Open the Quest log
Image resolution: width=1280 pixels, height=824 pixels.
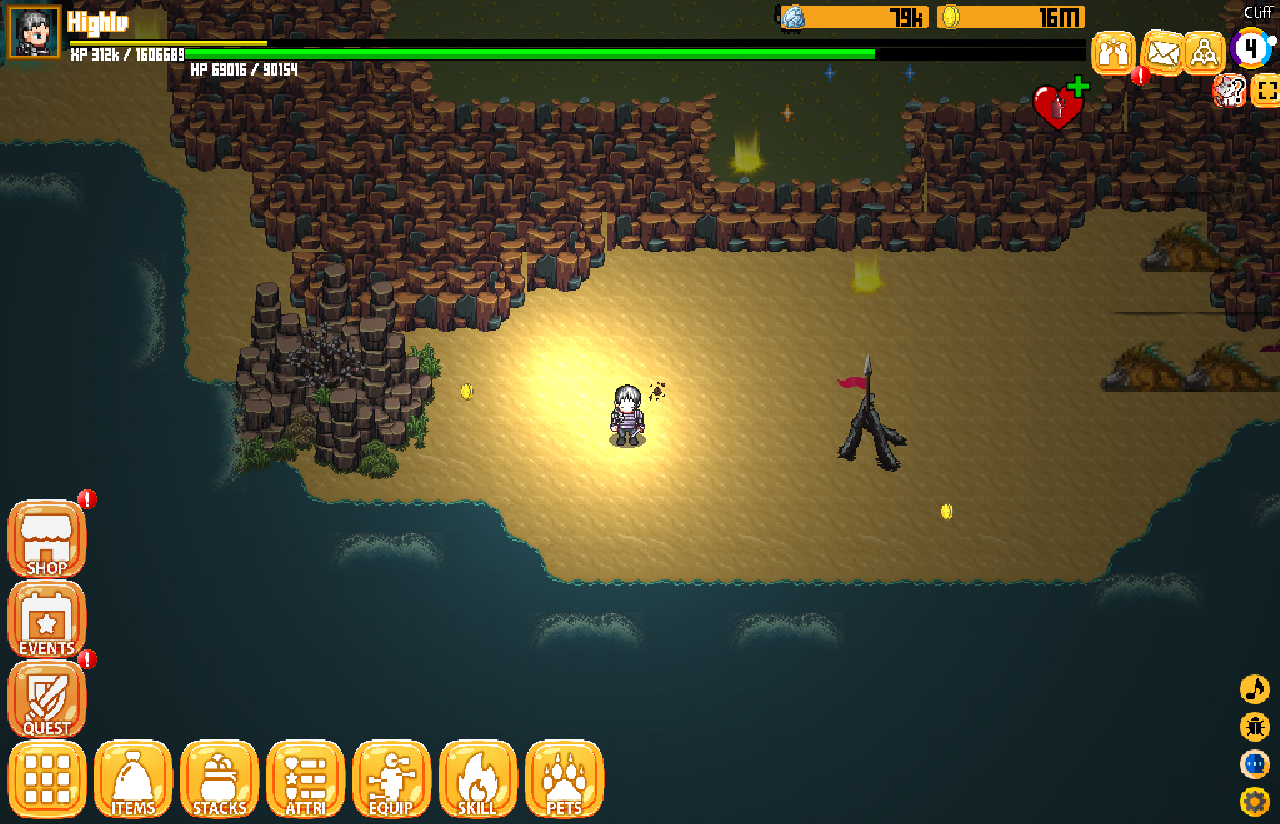pyautogui.click(x=47, y=700)
